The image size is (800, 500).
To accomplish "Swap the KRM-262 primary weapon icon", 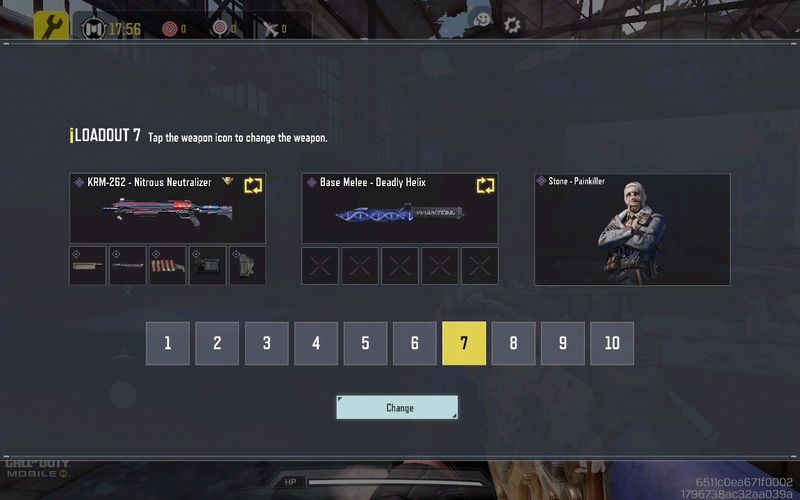I will 253,185.
